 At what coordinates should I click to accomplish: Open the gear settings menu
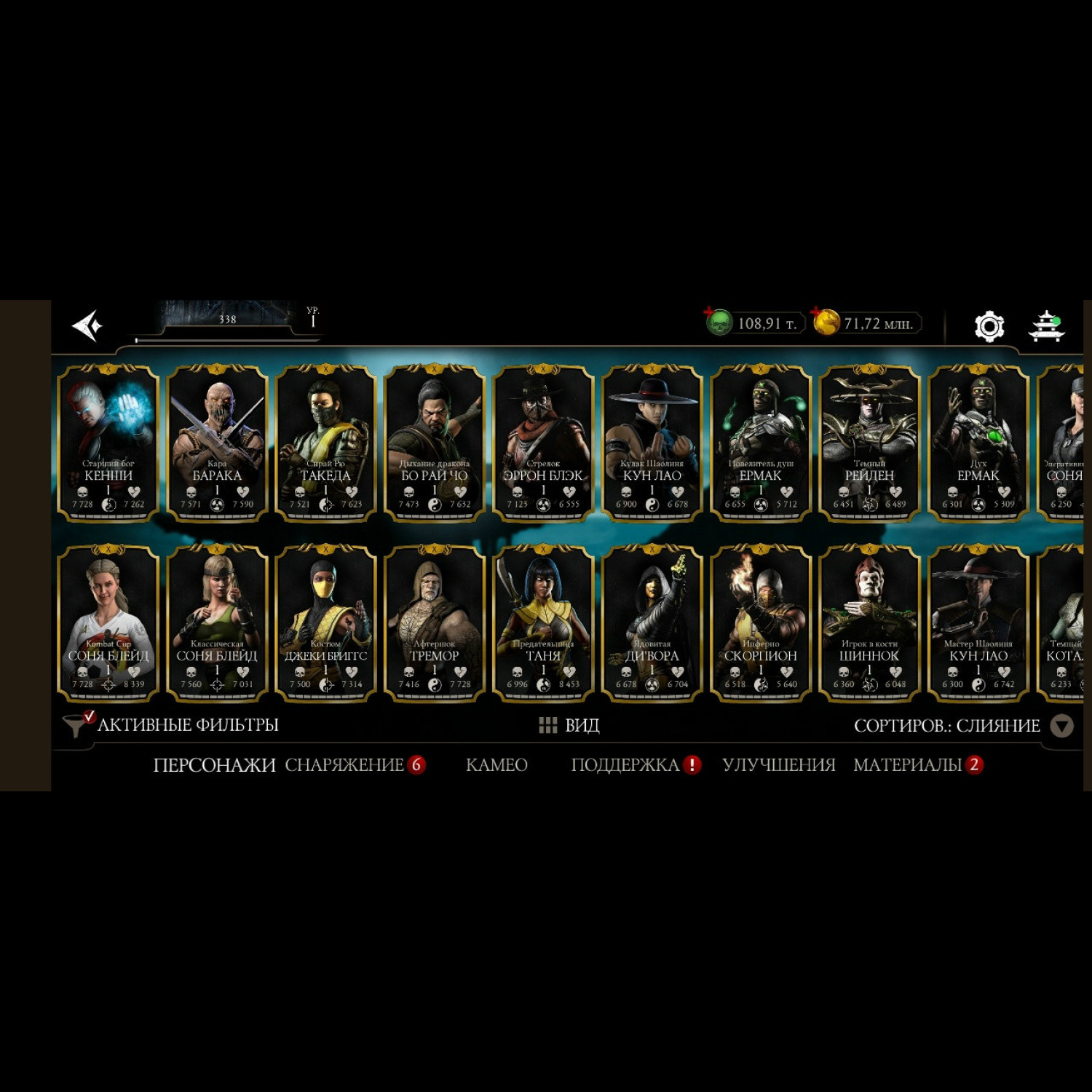pos(989,326)
